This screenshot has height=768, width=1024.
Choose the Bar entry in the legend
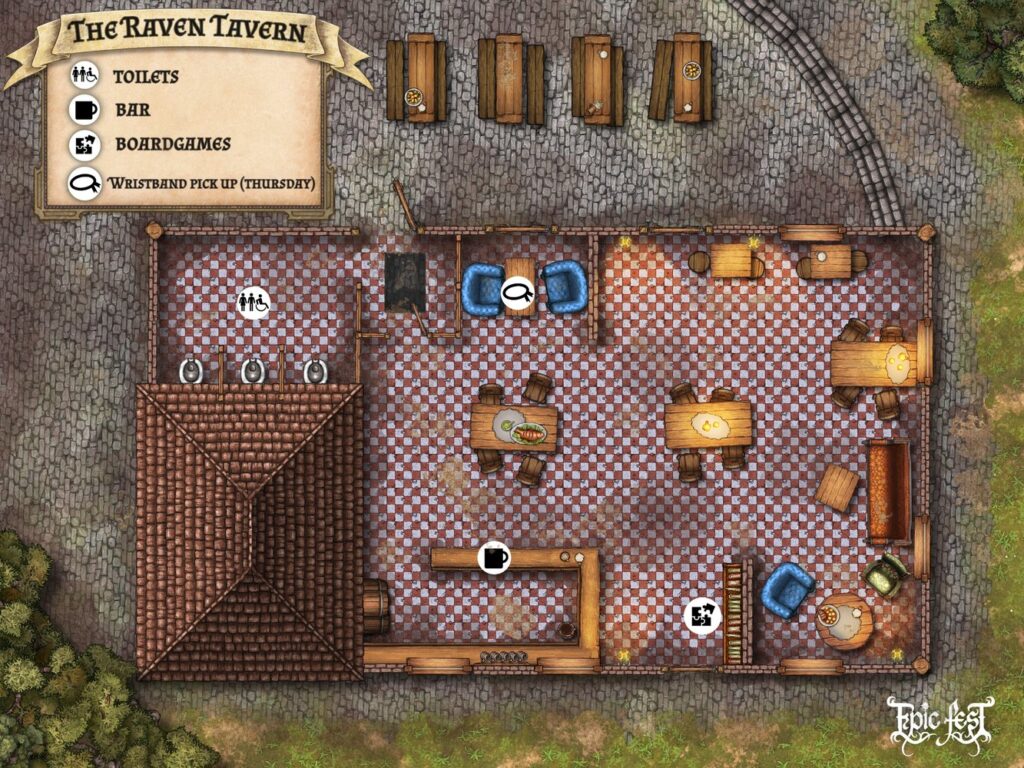pyautogui.click(x=132, y=110)
